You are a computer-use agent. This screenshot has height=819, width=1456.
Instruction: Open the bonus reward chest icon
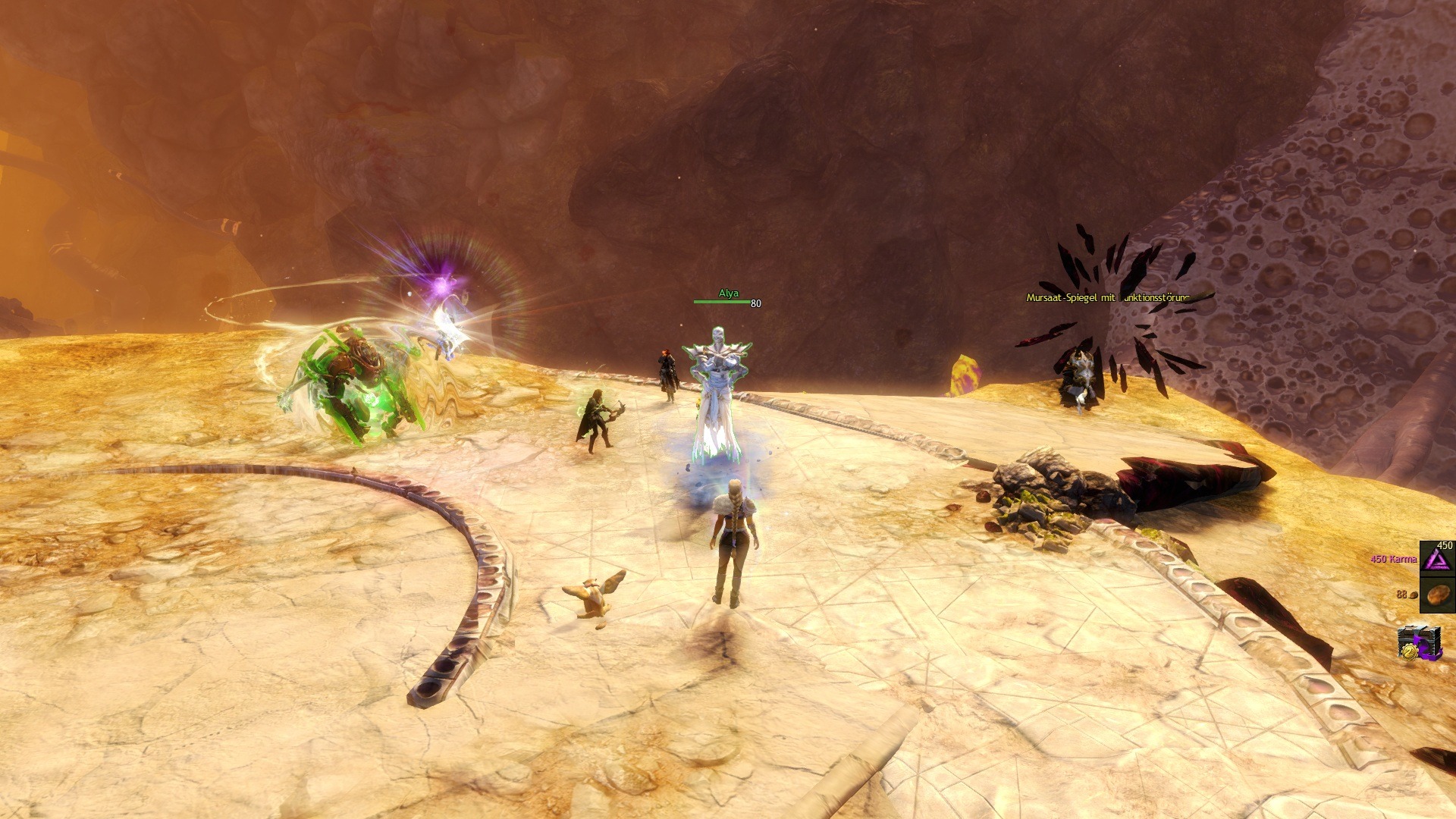click(1420, 642)
